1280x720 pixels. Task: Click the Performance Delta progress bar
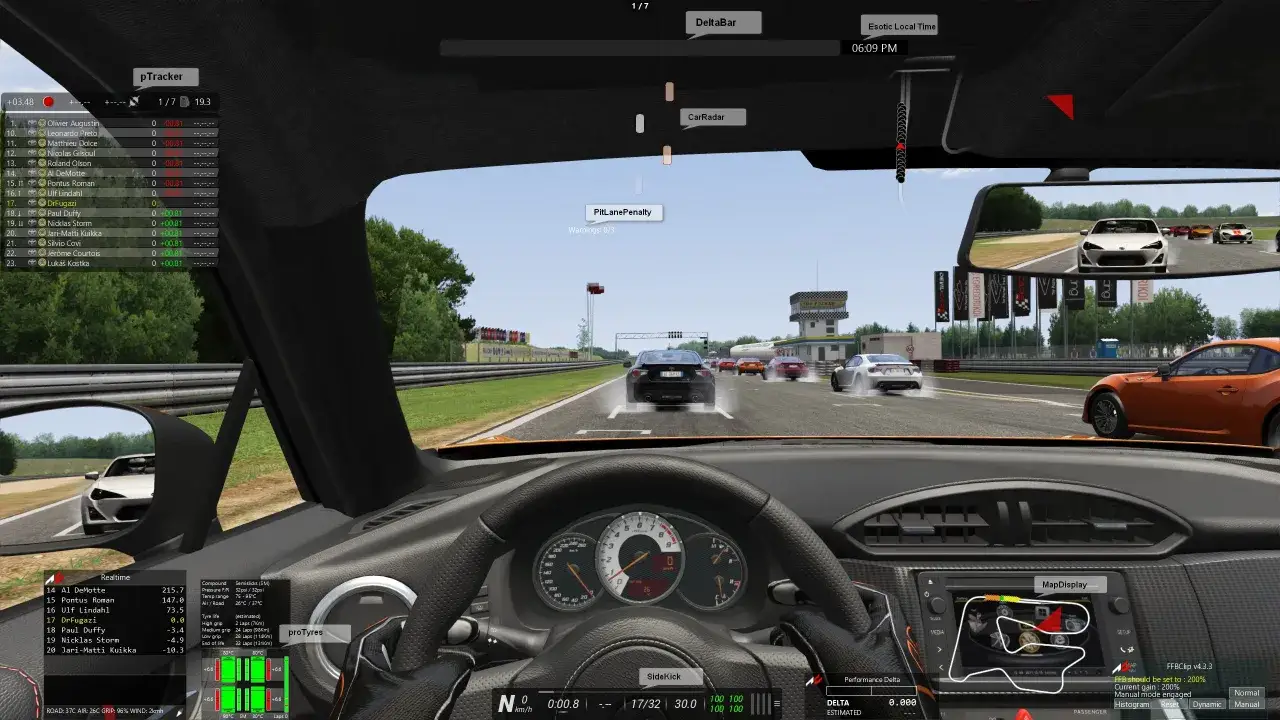click(871, 691)
